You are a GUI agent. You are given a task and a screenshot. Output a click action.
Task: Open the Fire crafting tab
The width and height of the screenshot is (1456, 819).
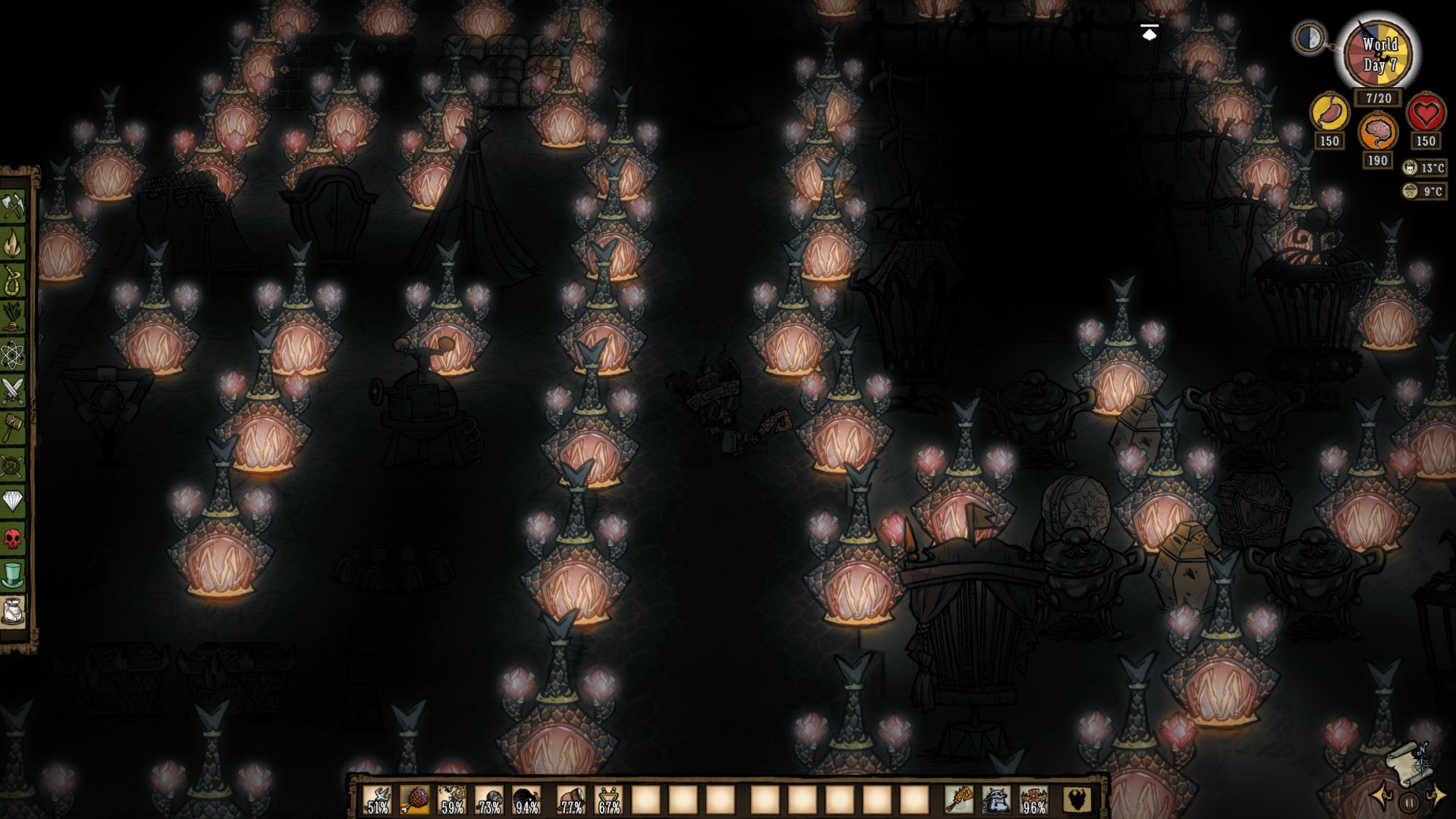pos(13,243)
